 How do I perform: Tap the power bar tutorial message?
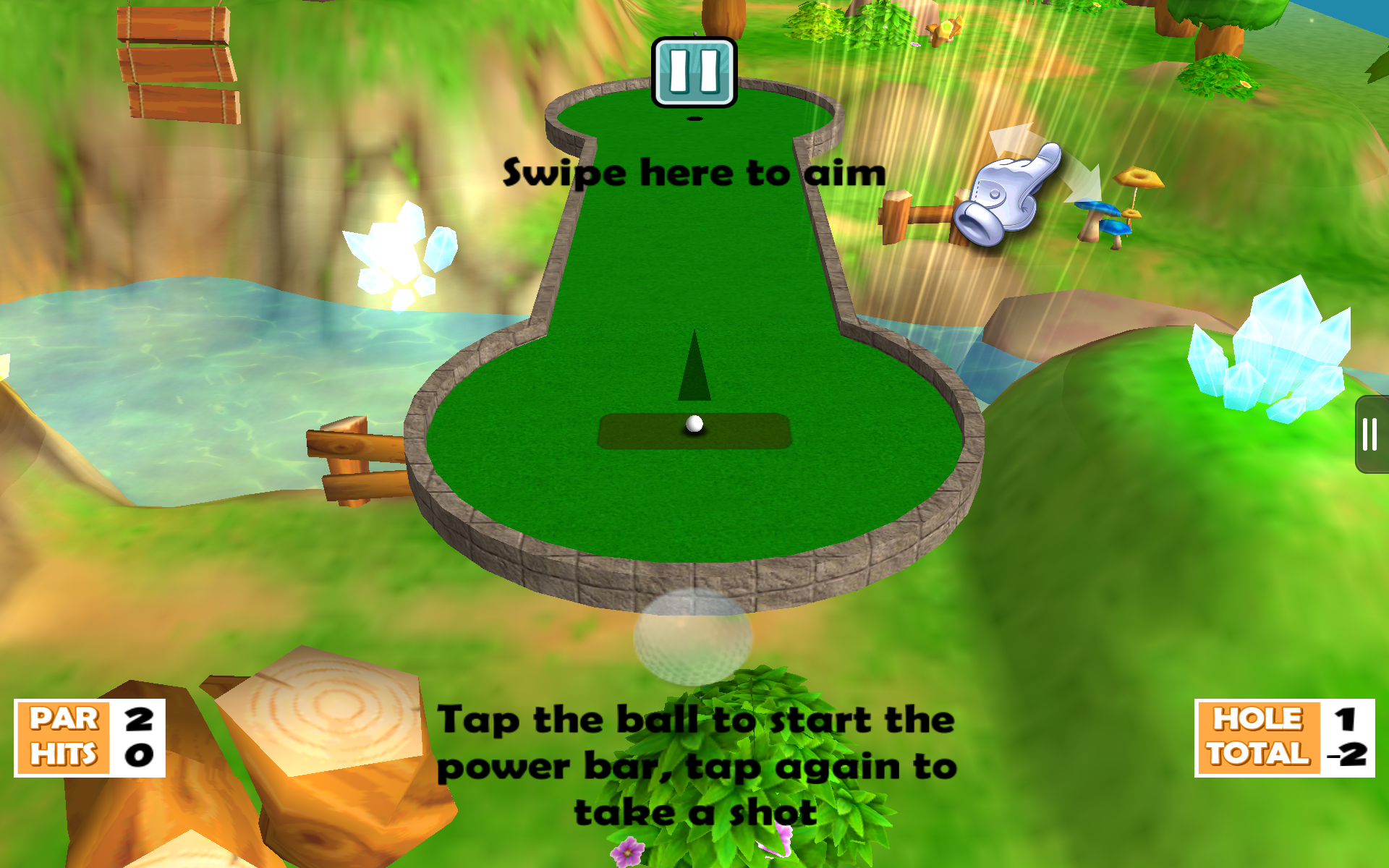click(x=698, y=763)
